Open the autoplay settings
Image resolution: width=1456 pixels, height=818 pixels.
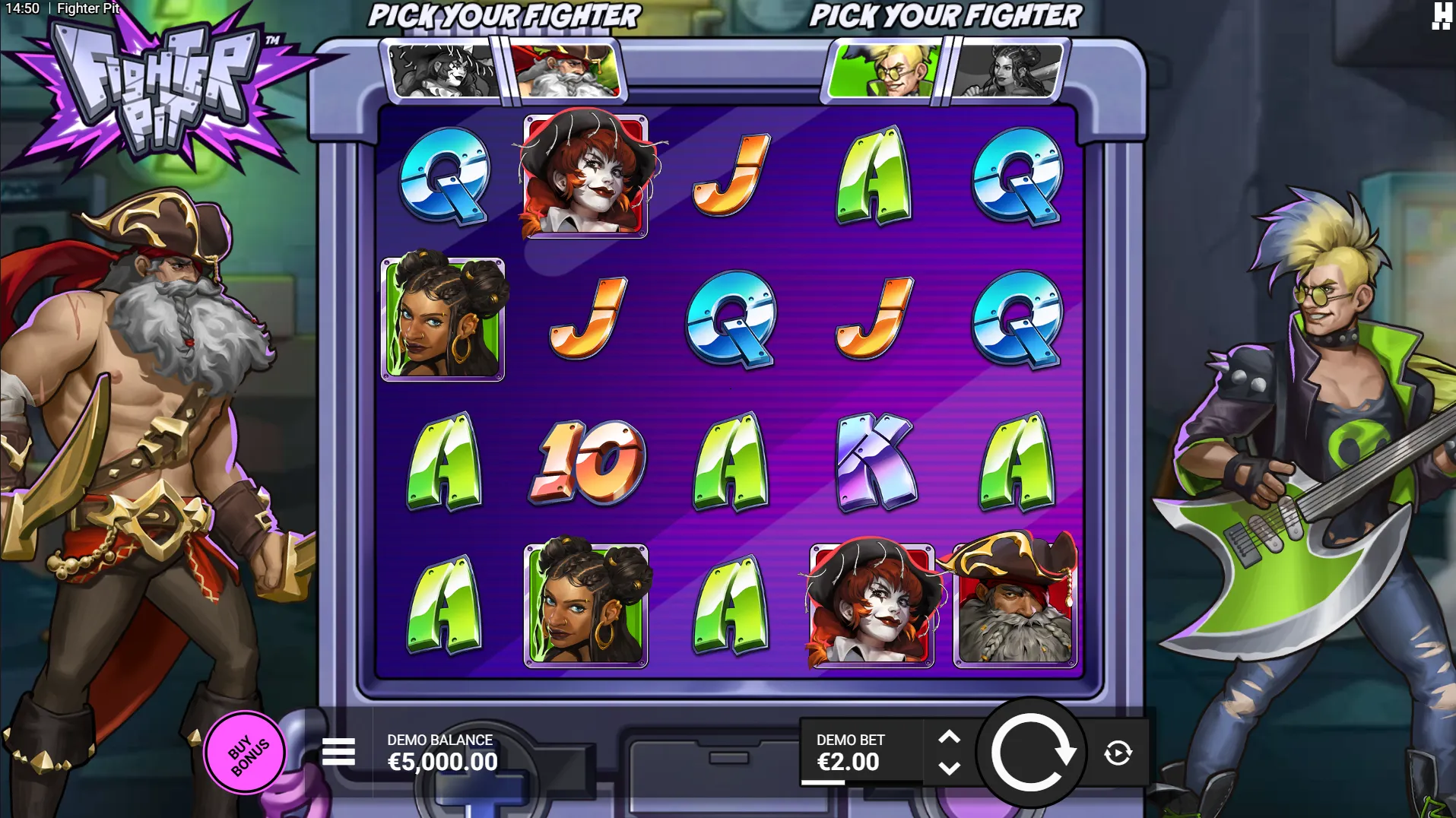(x=1118, y=753)
